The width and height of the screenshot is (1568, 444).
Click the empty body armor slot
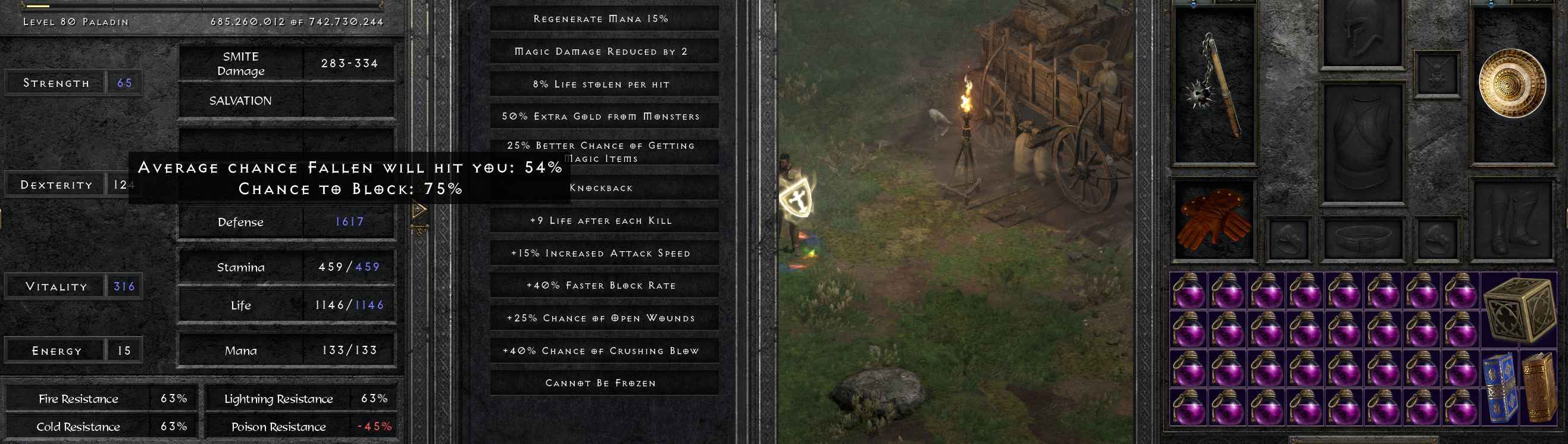pyautogui.click(x=1362, y=143)
